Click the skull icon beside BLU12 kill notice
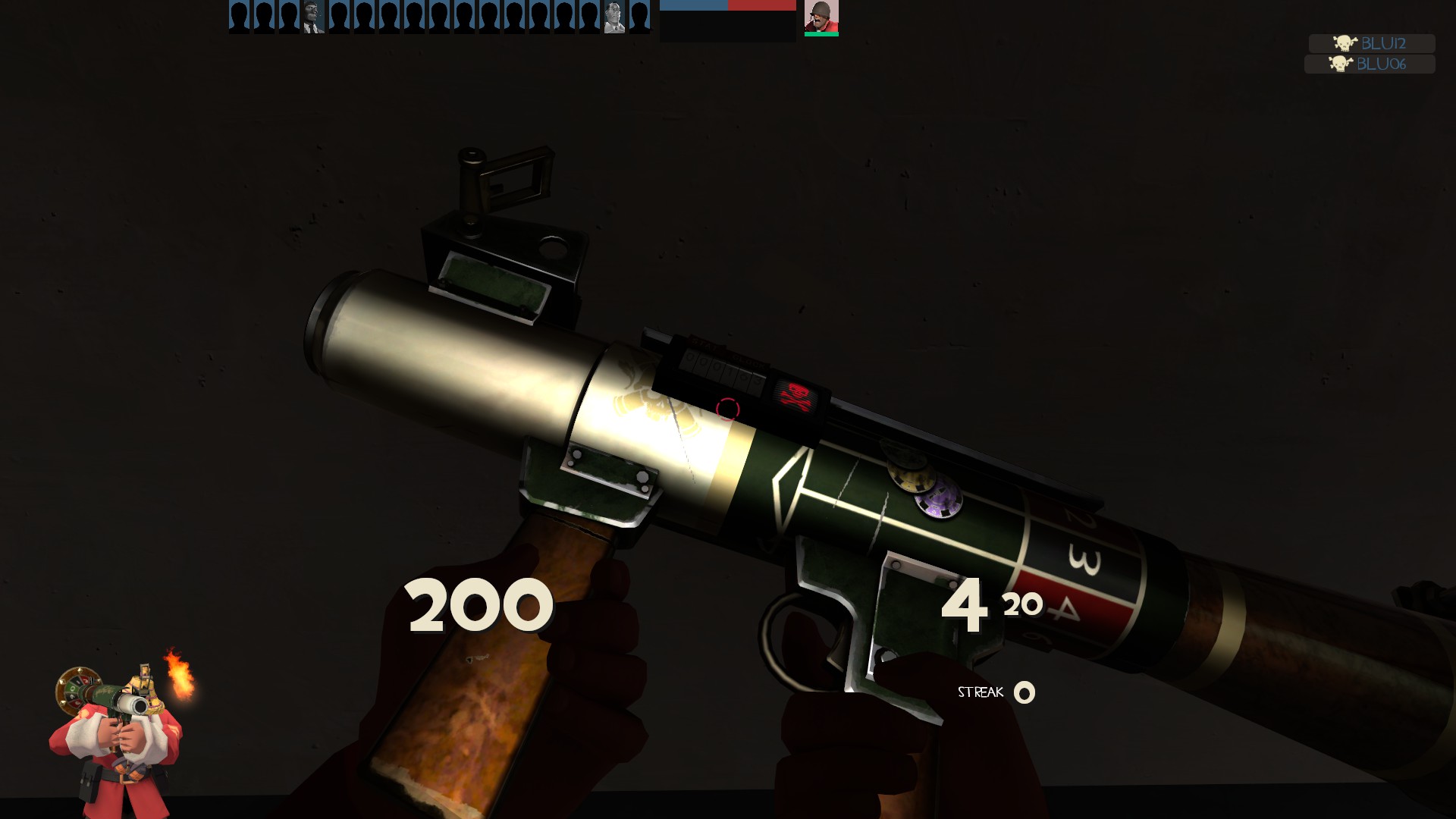This screenshot has width=1456, height=819. [x=1344, y=44]
